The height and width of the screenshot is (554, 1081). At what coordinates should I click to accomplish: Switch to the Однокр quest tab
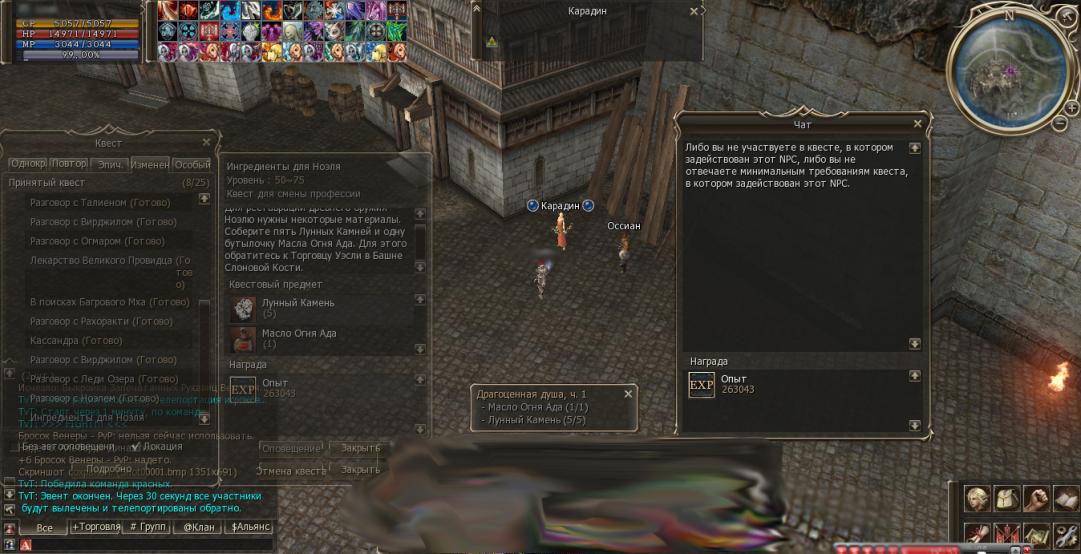click(x=27, y=164)
